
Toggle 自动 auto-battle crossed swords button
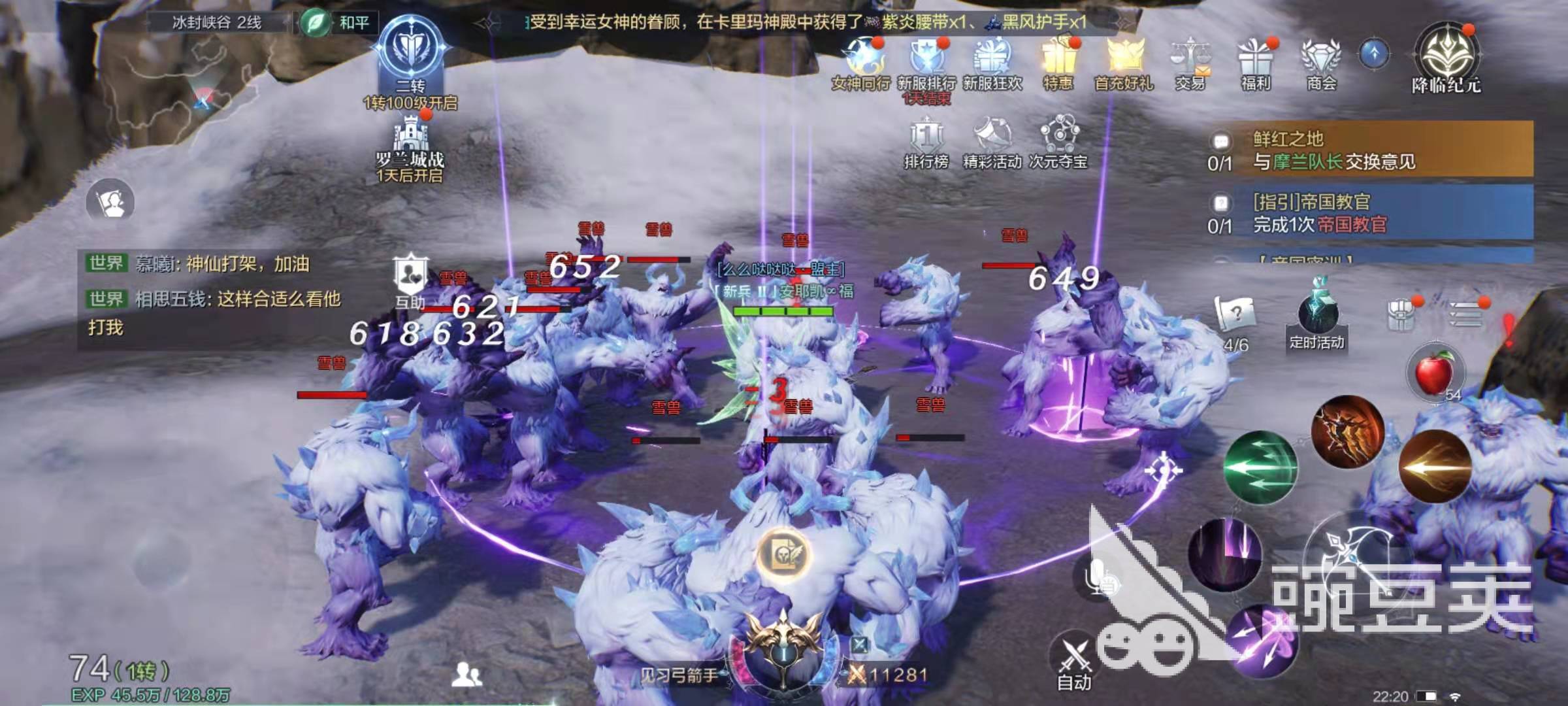[x=1074, y=660]
